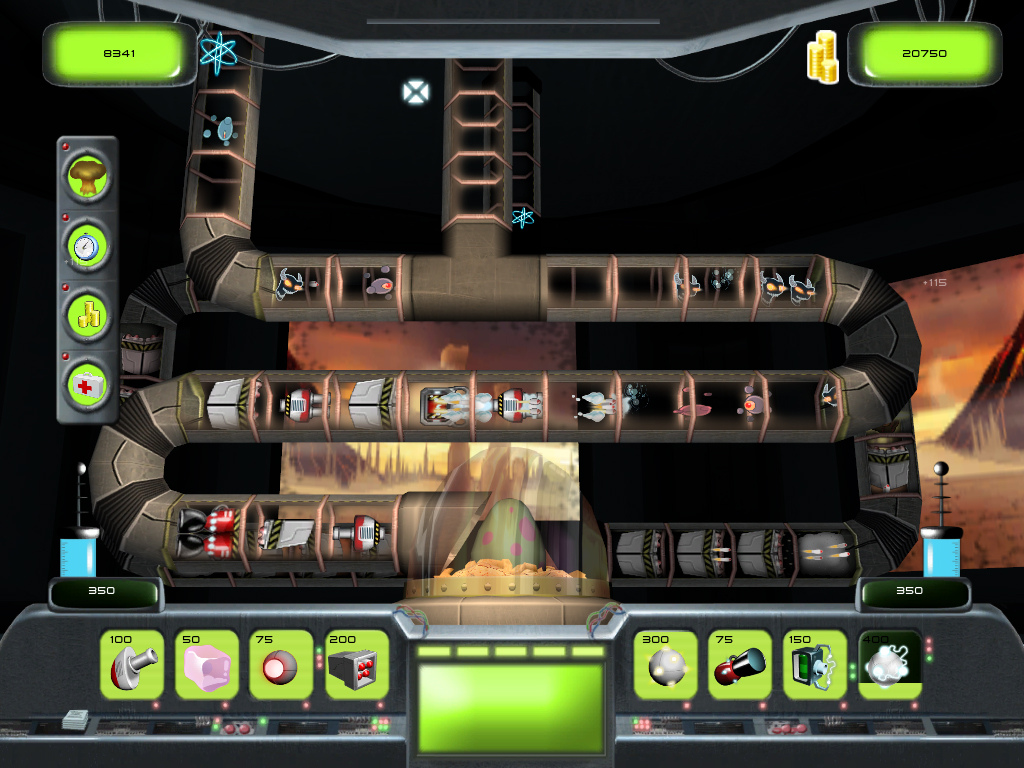Activate the gold coins bonus power-up
Image resolution: width=1024 pixels, height=768 pixels.
coord(88,314)
